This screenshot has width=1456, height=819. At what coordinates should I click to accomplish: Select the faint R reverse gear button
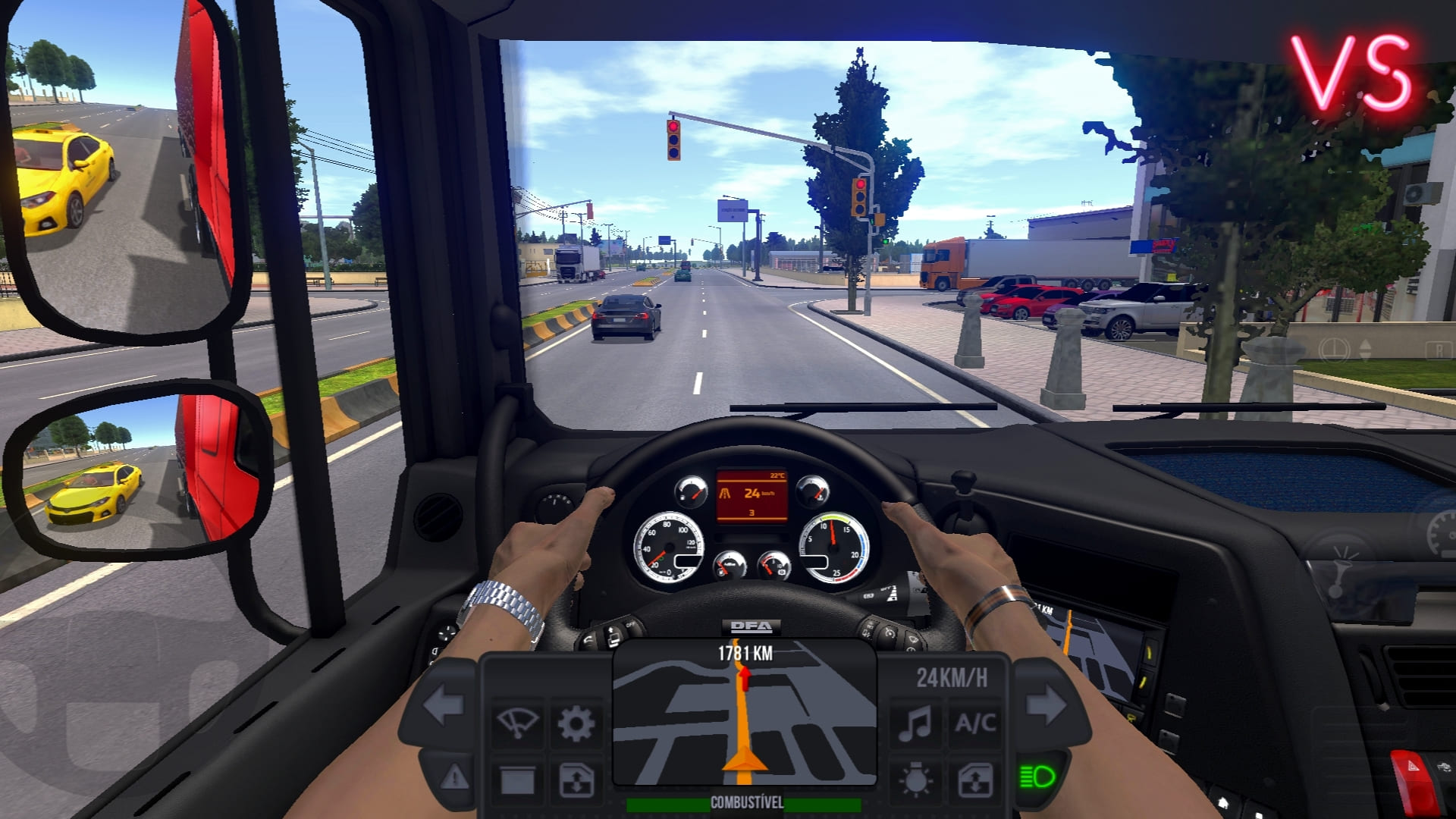1438,350
